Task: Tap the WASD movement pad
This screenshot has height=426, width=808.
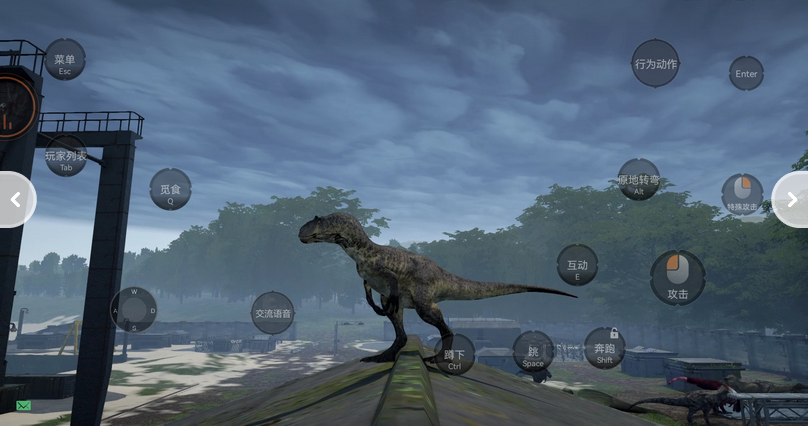Action: click(133, 310)
